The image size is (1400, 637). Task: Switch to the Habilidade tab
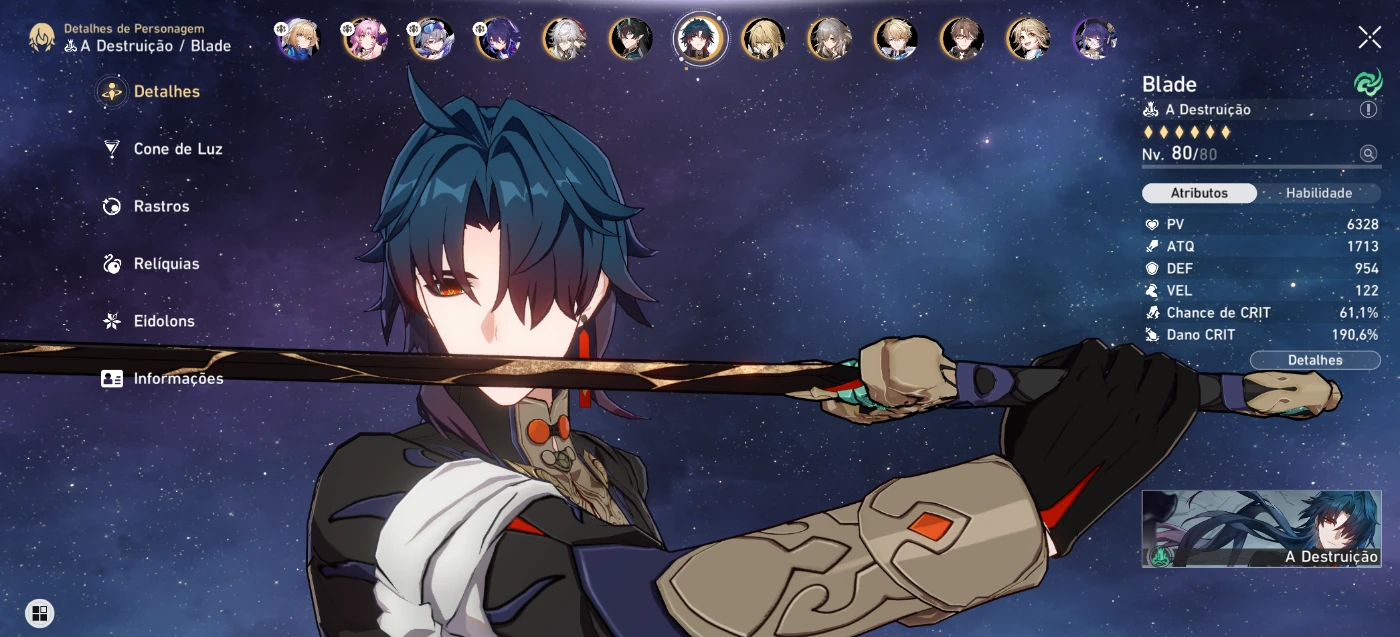[1318, 193]
